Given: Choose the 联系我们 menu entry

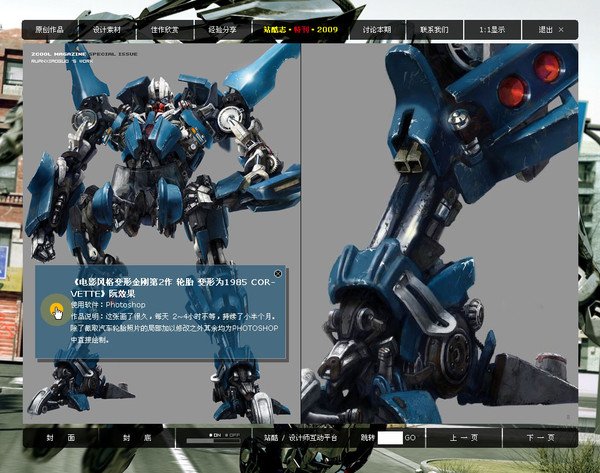Looking at the screenshot, I should click(434, 30).
